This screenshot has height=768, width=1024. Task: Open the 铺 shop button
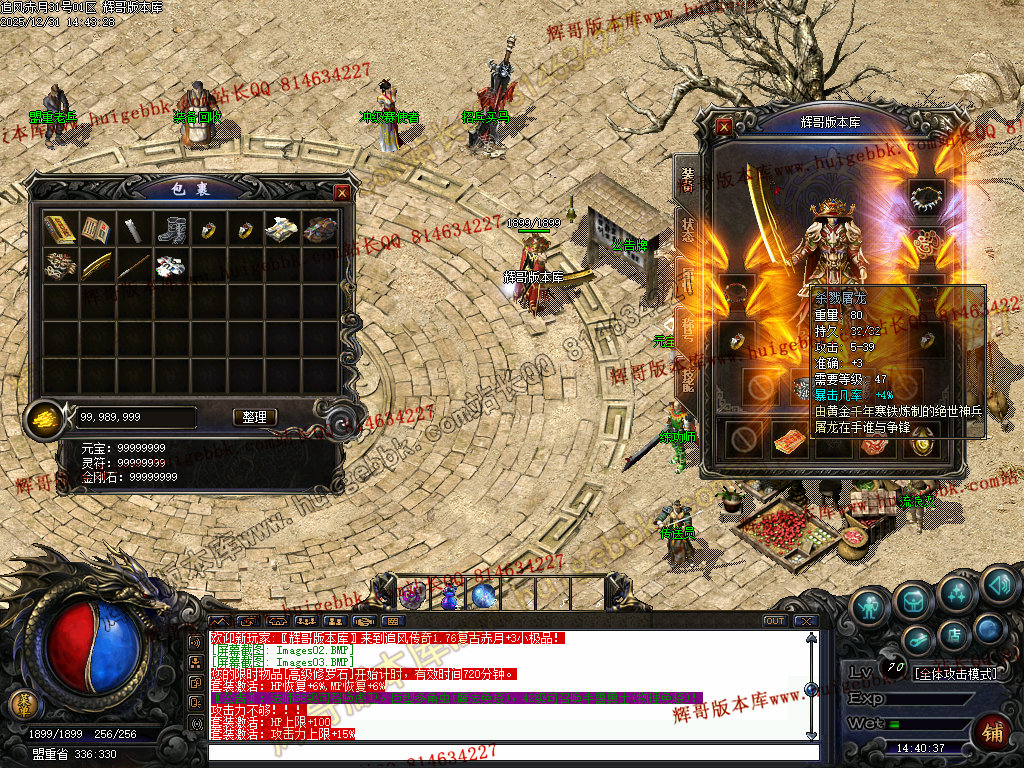tap(992, 733)
